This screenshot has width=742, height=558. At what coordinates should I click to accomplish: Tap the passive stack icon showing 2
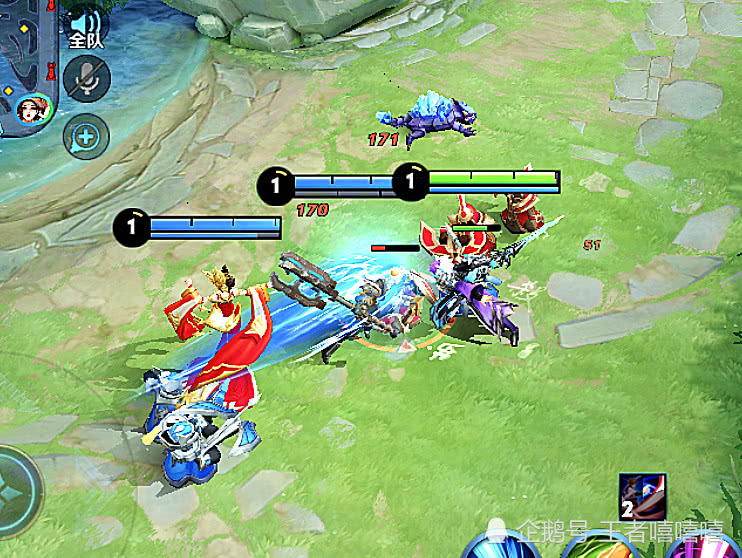[x=642, y=498]
